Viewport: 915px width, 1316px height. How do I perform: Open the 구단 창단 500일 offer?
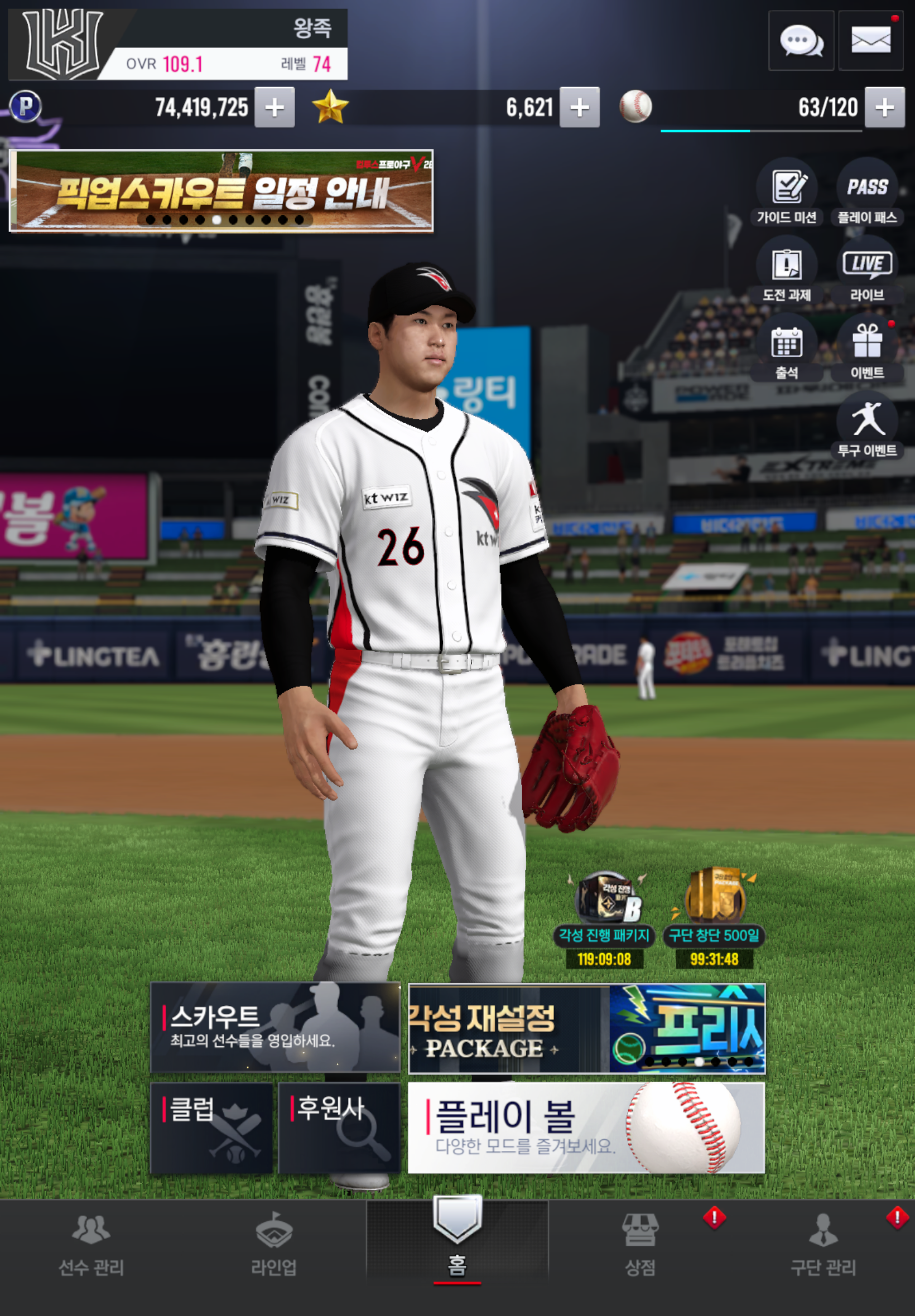point(714,917)
